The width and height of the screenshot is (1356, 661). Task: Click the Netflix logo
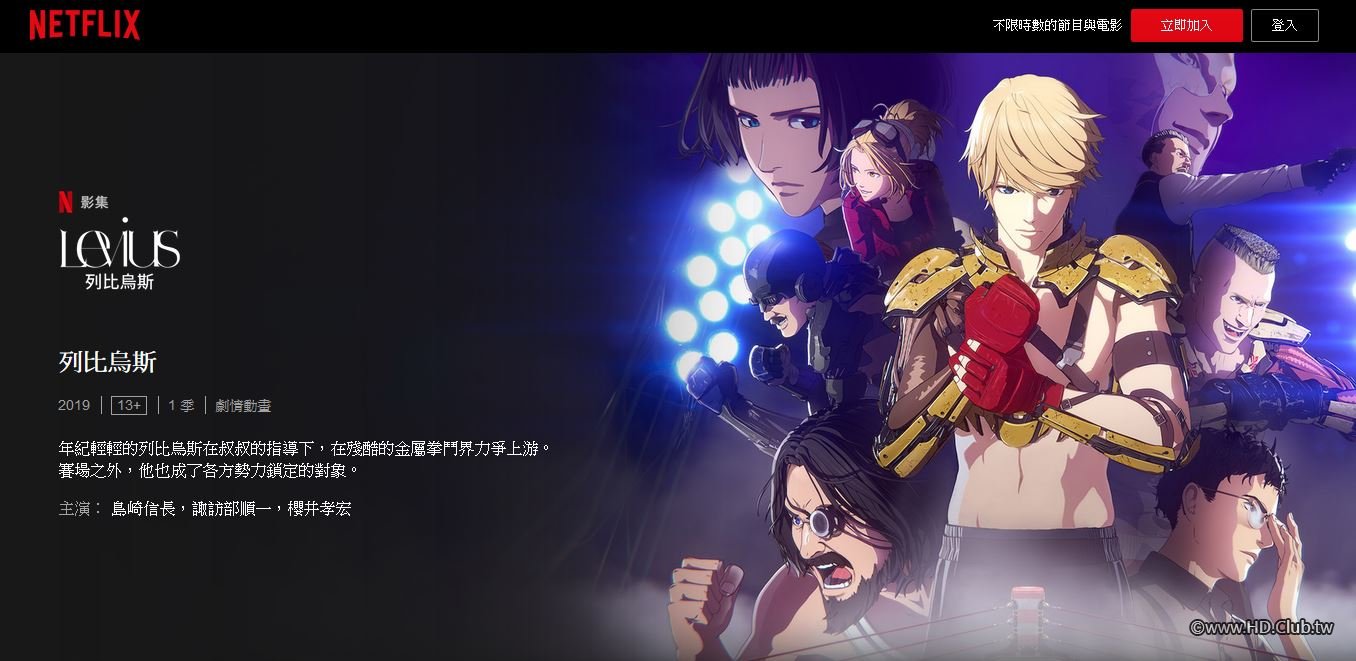tap(84, 25)
